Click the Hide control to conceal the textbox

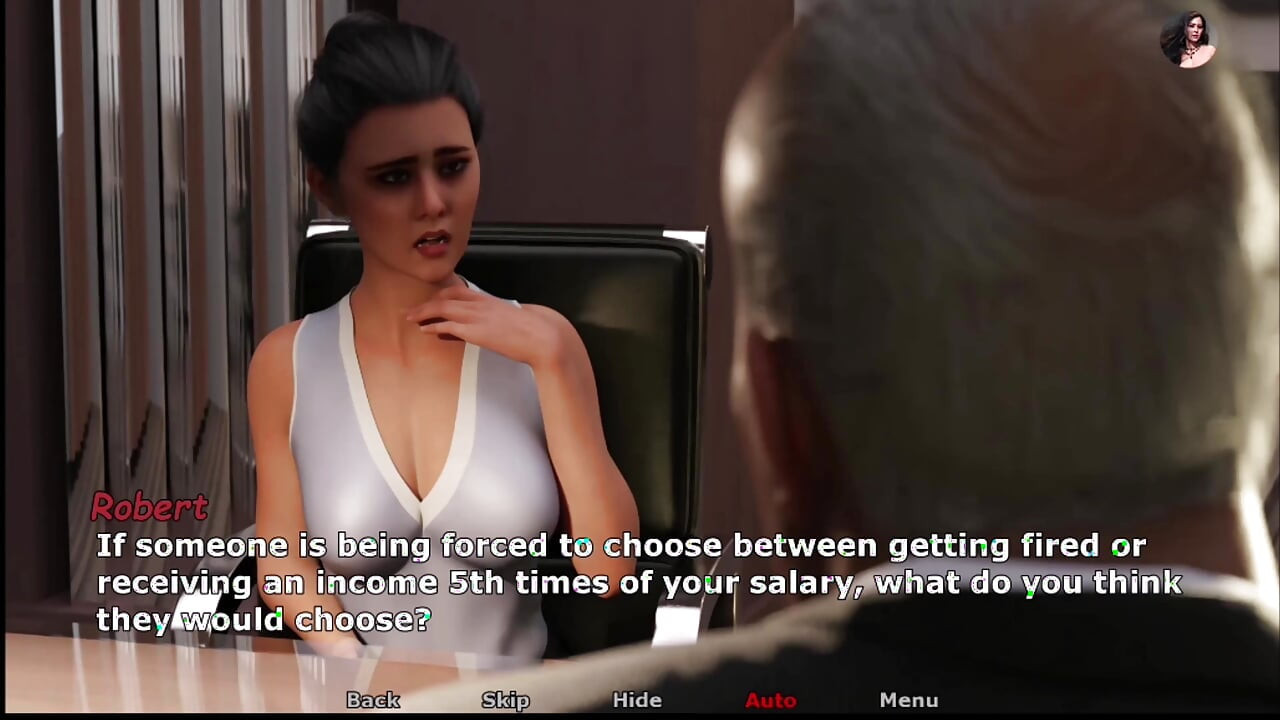pyautogui.click(x=637, y=700)
